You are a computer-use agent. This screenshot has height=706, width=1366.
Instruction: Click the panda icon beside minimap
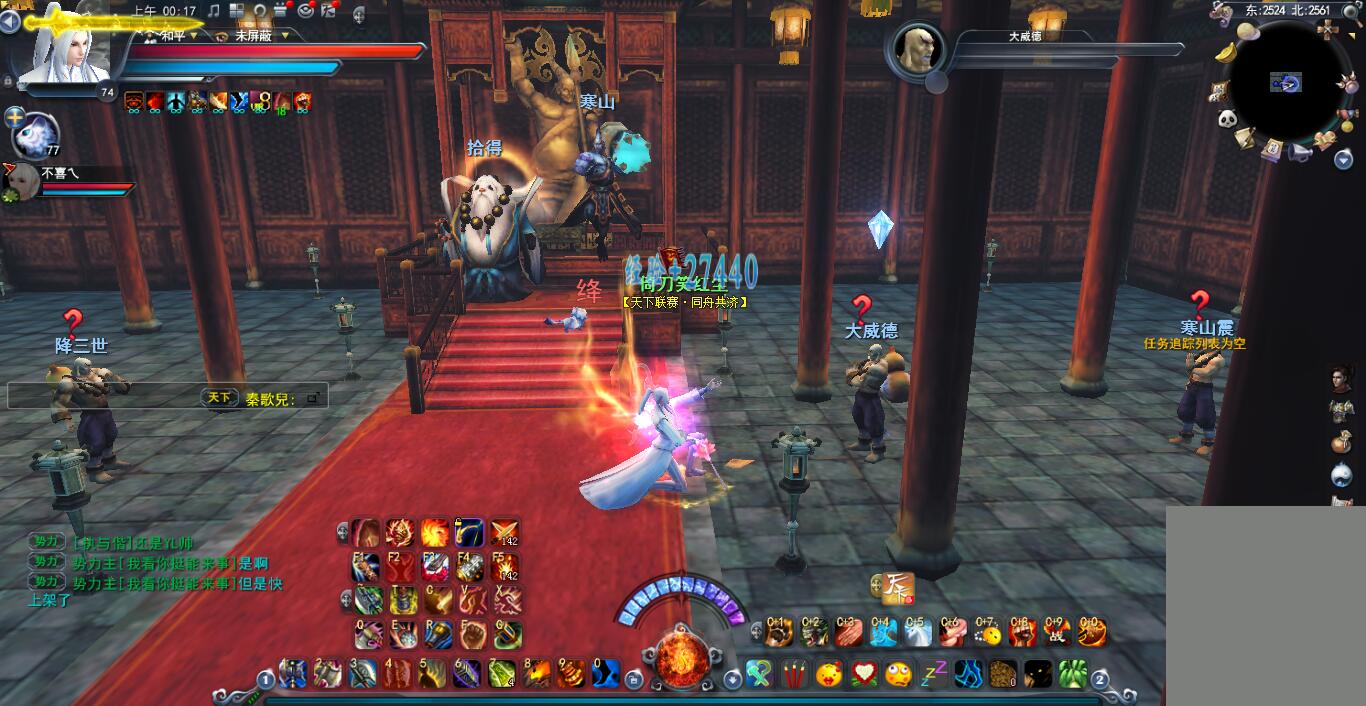[1228, 119]
